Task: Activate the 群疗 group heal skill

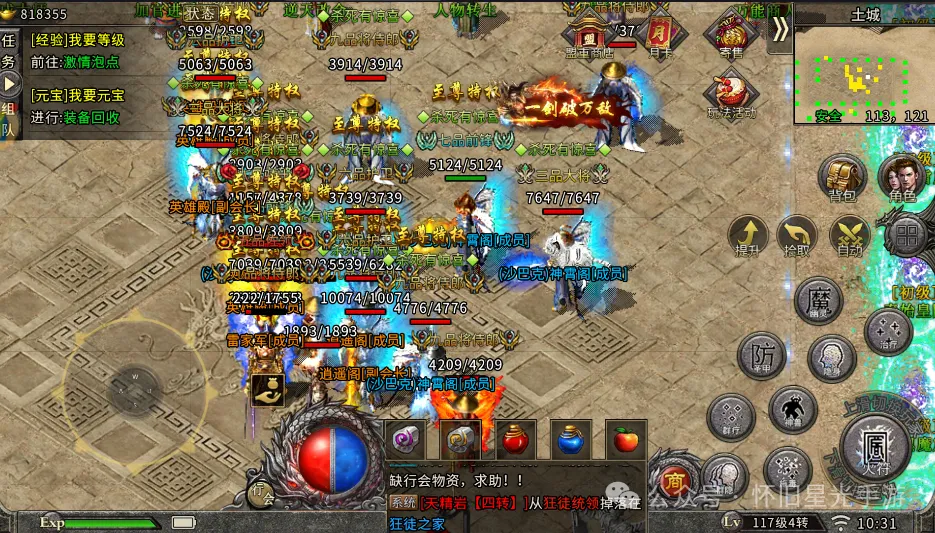Action: point(731,414)
